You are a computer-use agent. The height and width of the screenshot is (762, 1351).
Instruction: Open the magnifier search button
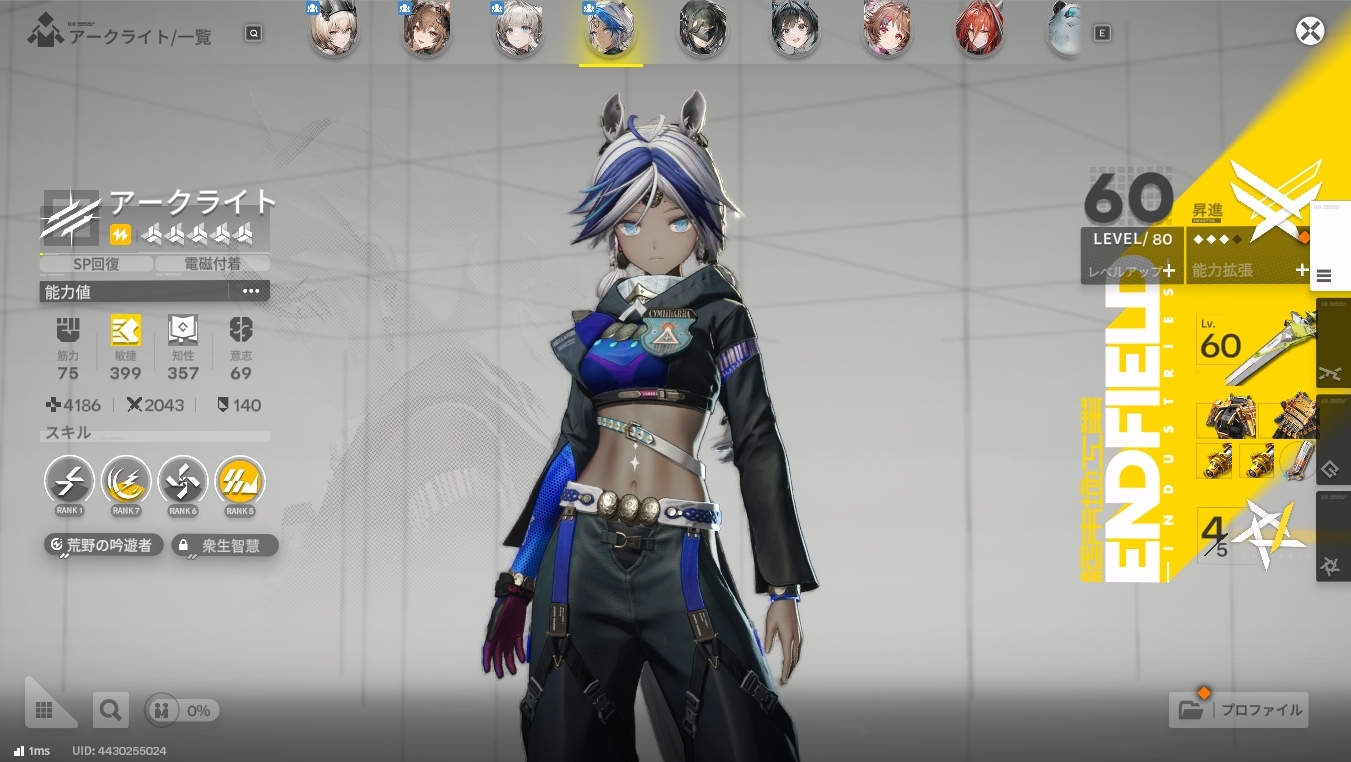click(110, 710)
